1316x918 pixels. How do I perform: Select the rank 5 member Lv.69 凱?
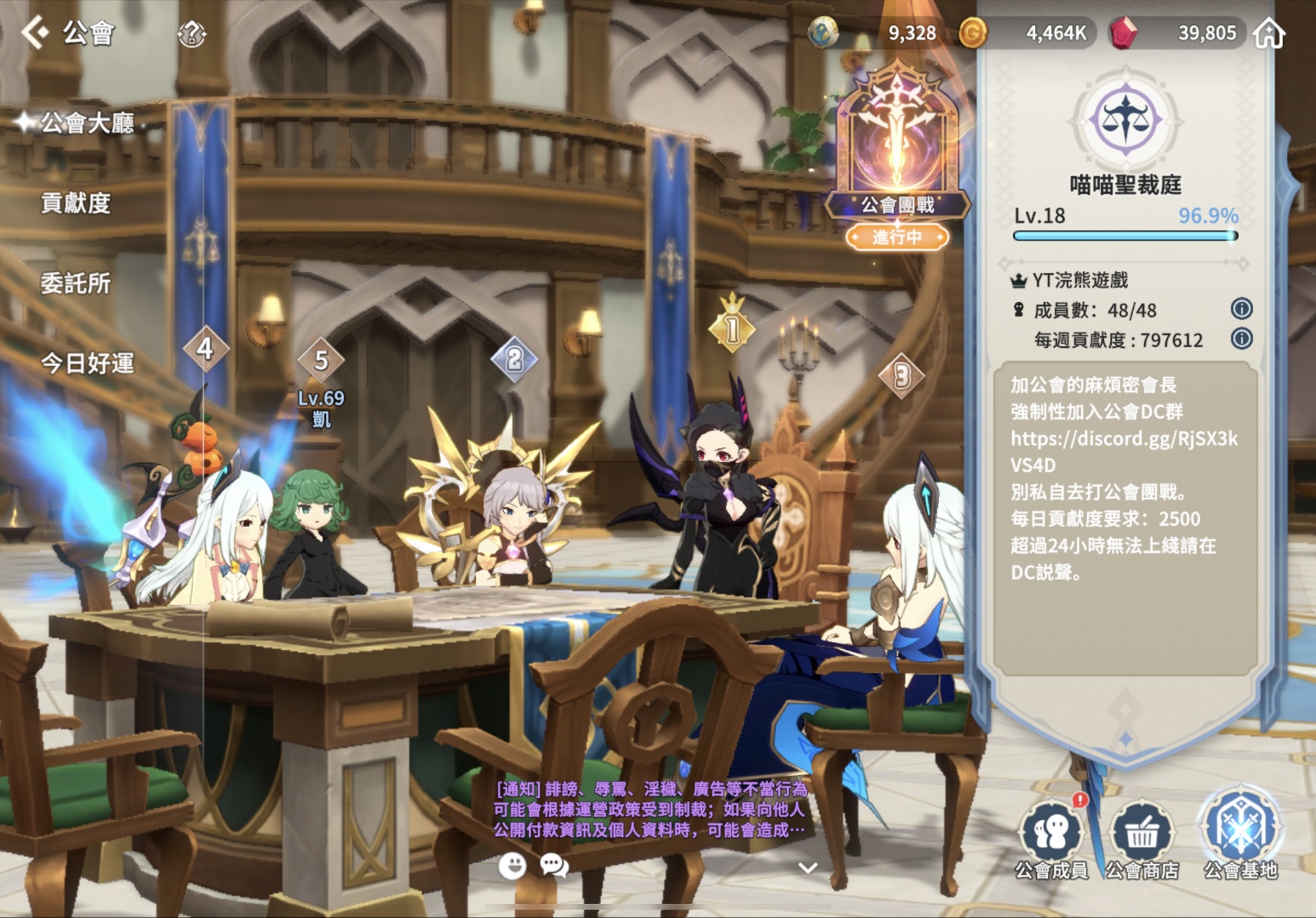tap(321, 386)
